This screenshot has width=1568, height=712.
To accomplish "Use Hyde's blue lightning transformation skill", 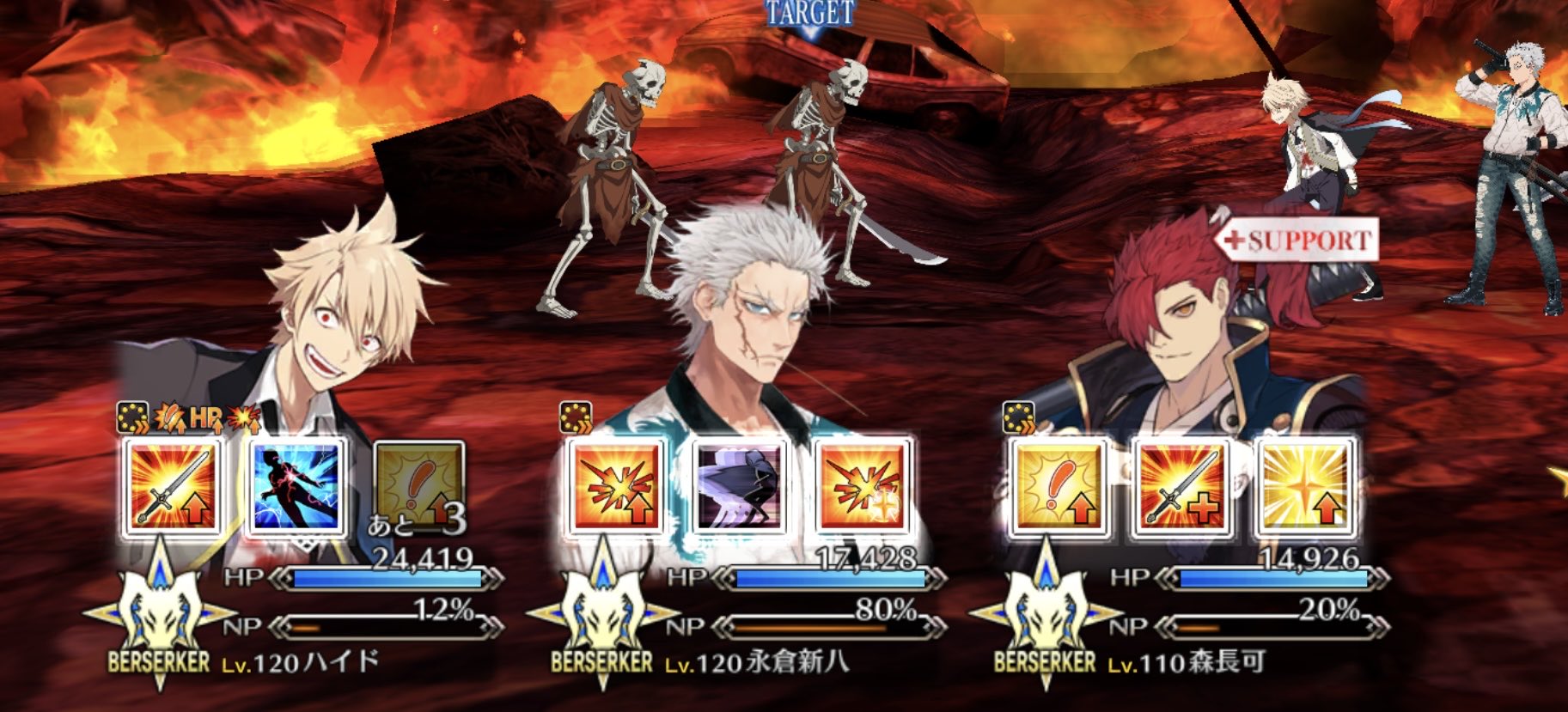I will pyautogui.click(x=296, y=488).
